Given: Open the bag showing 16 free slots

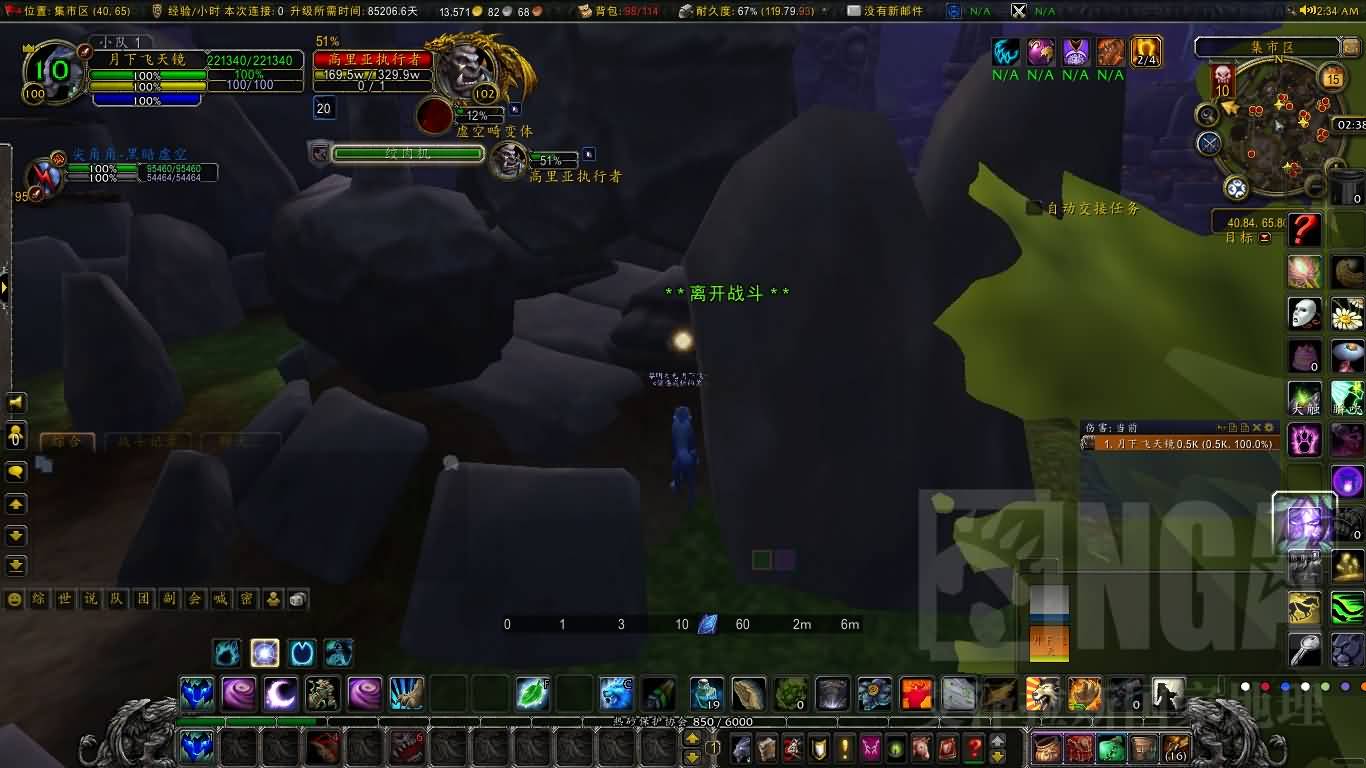Looking at the screenshot, I should pyautogui.click(x=1176, y=748).
